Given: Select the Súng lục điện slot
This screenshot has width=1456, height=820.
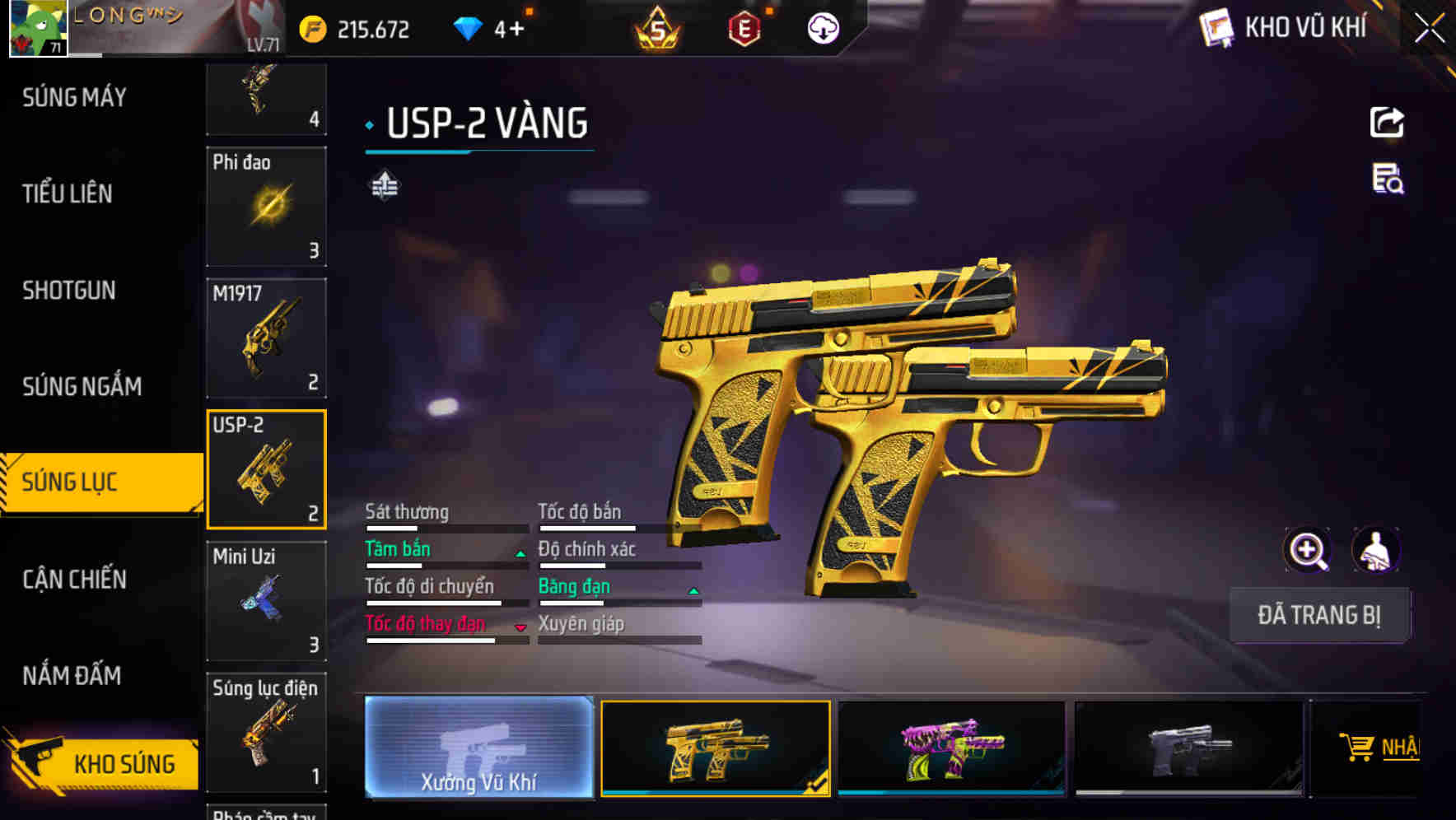Looking at the screenshot, I should coord(266,733).
